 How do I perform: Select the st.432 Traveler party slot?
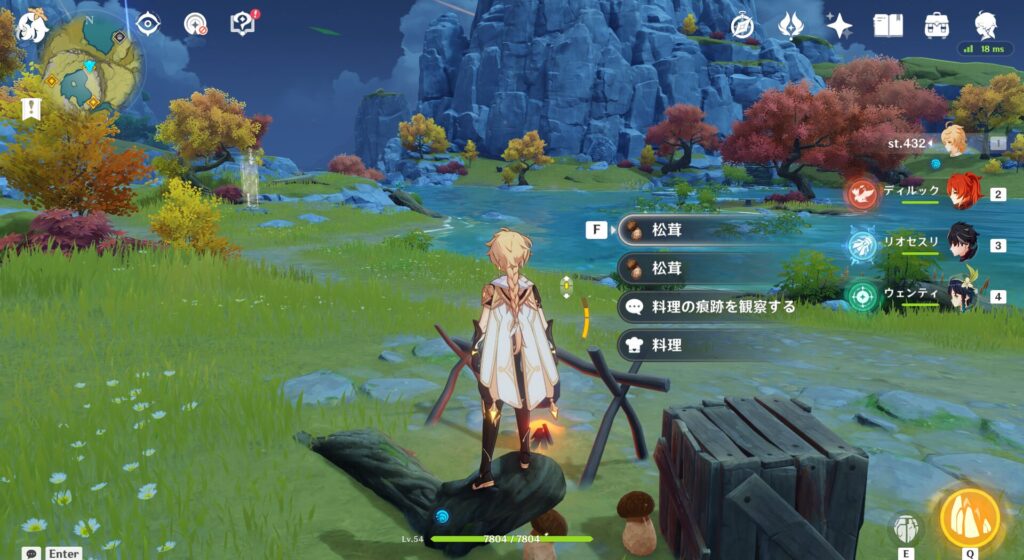click(x=953, y=142)
